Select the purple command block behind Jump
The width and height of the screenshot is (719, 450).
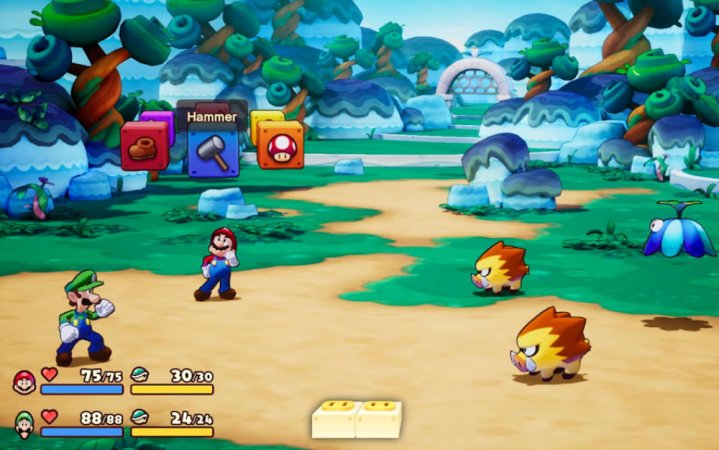[x=158, y=119]
